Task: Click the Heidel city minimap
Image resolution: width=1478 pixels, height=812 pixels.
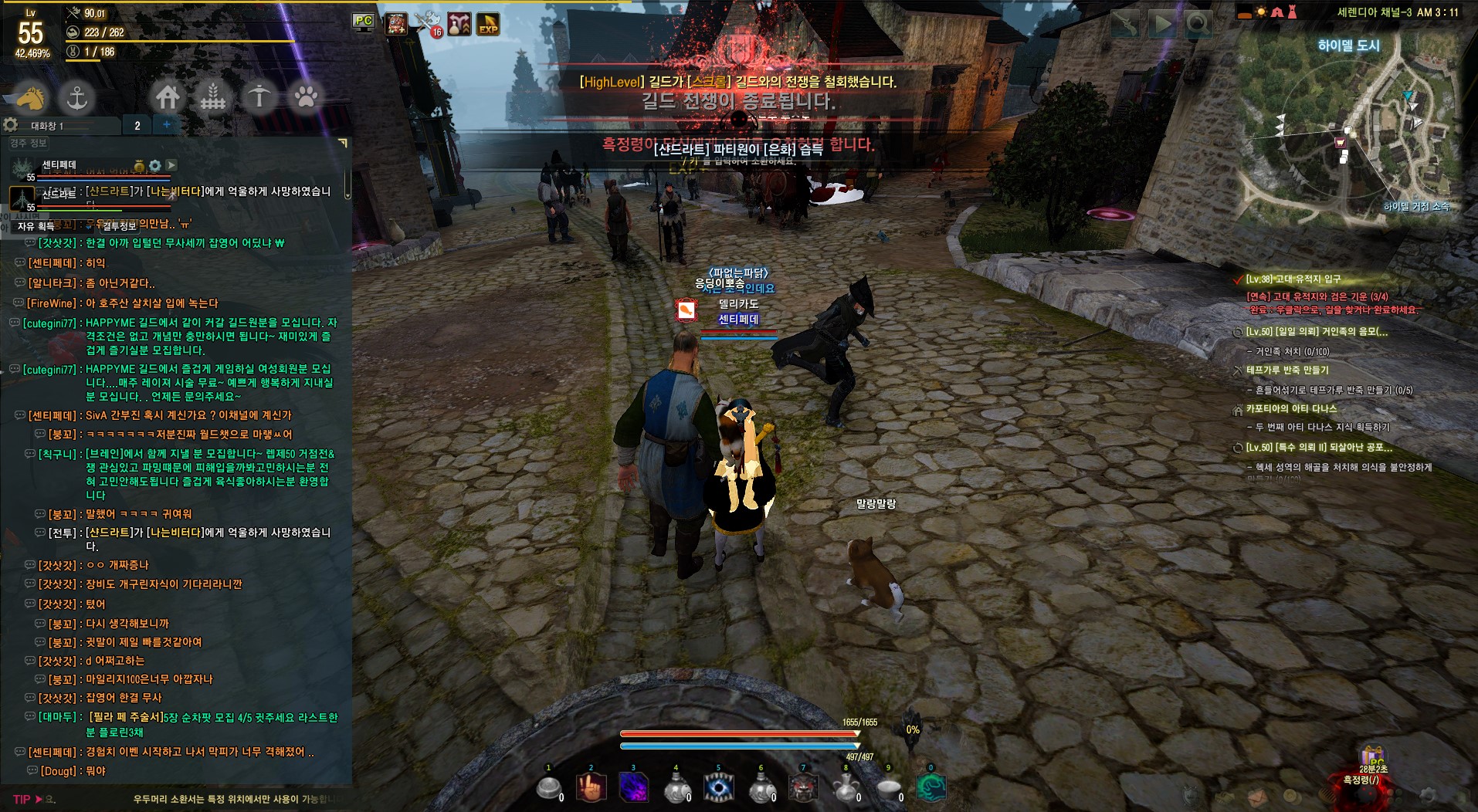Action: coord(1348,131)
